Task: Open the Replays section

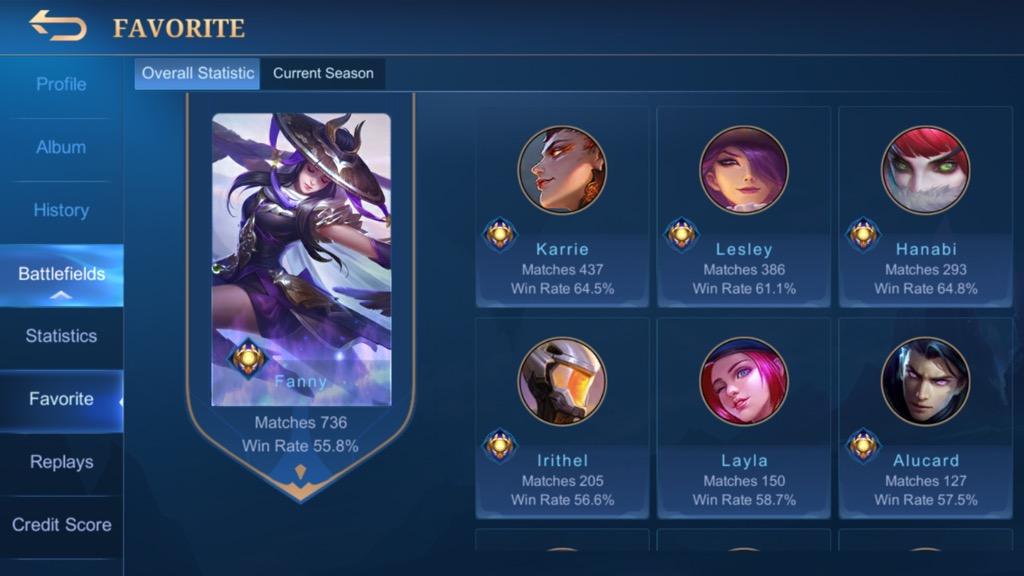Action: (x=61, y=462)
